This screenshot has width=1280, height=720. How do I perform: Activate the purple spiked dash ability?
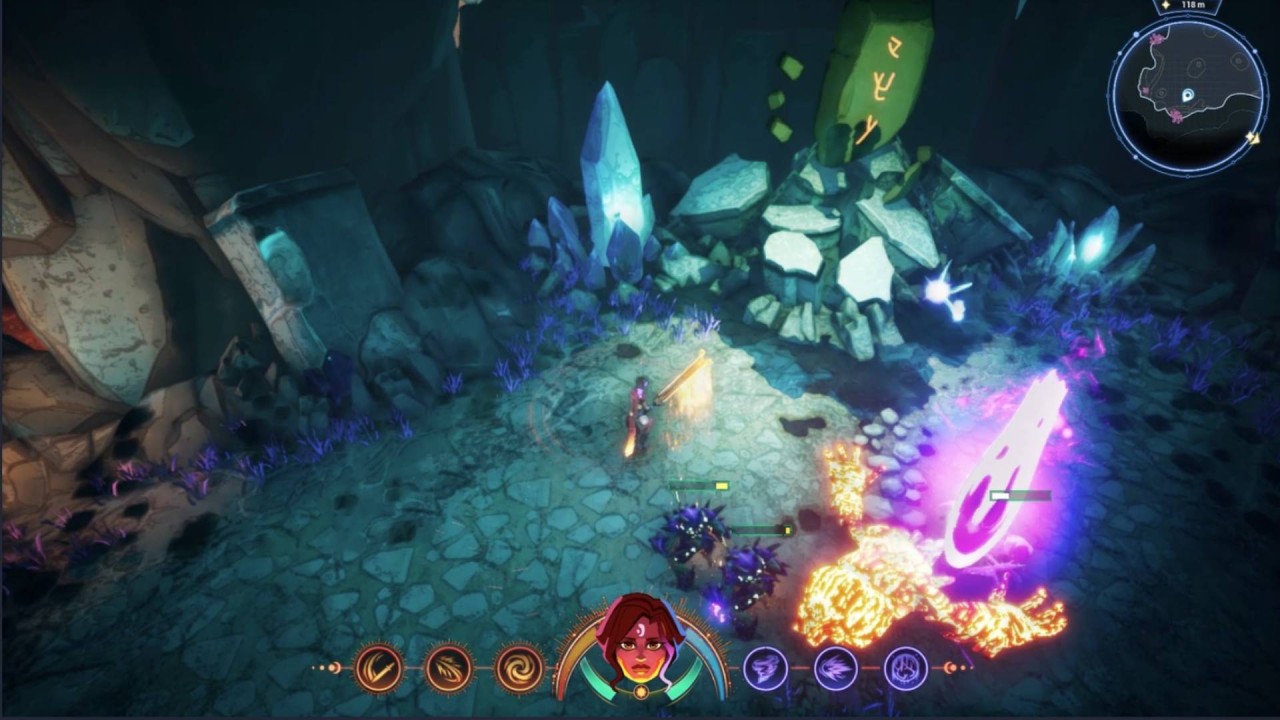click(835, 667)
